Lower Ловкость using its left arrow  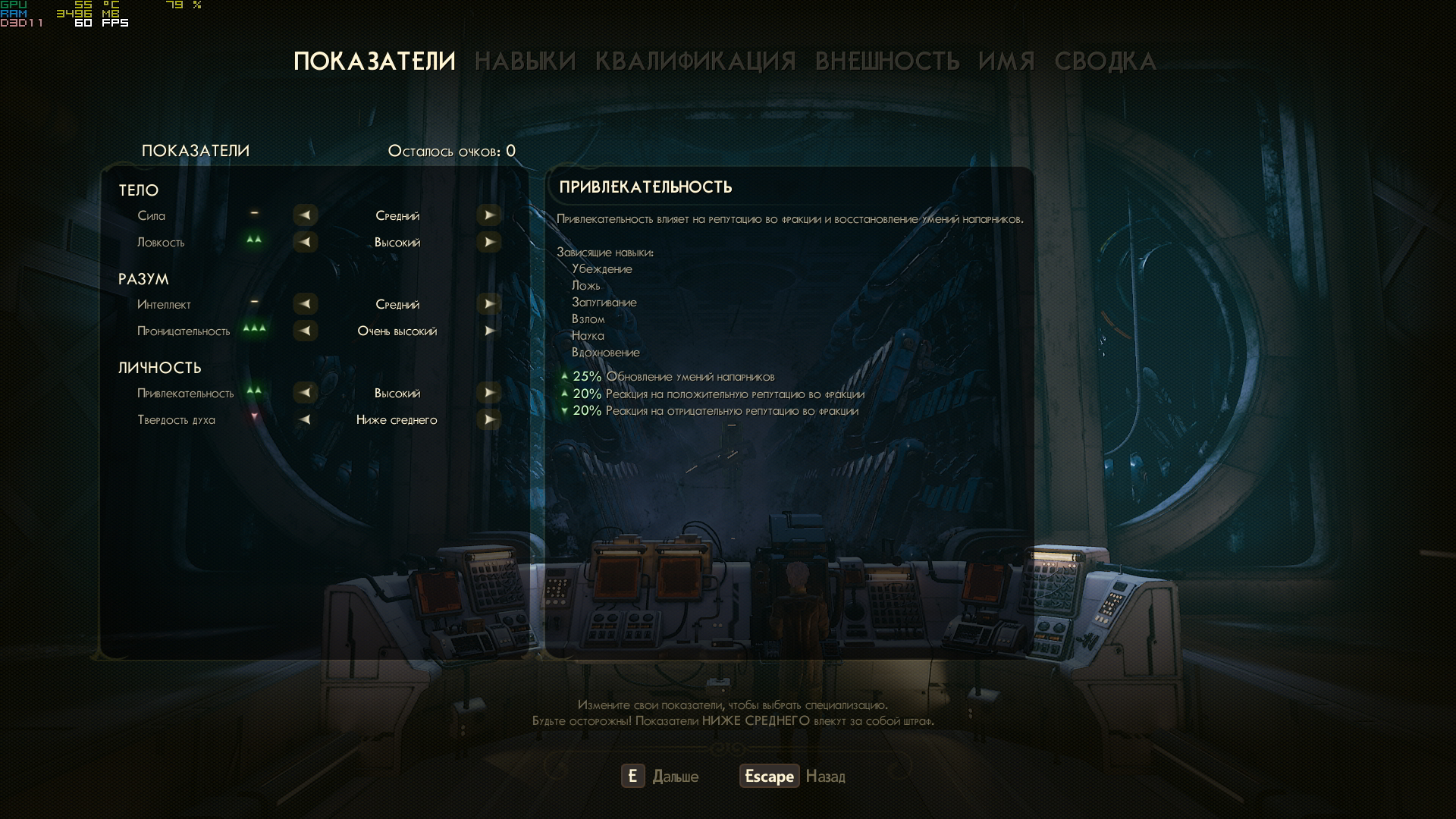pyautogui.click(x=305, y=242)
